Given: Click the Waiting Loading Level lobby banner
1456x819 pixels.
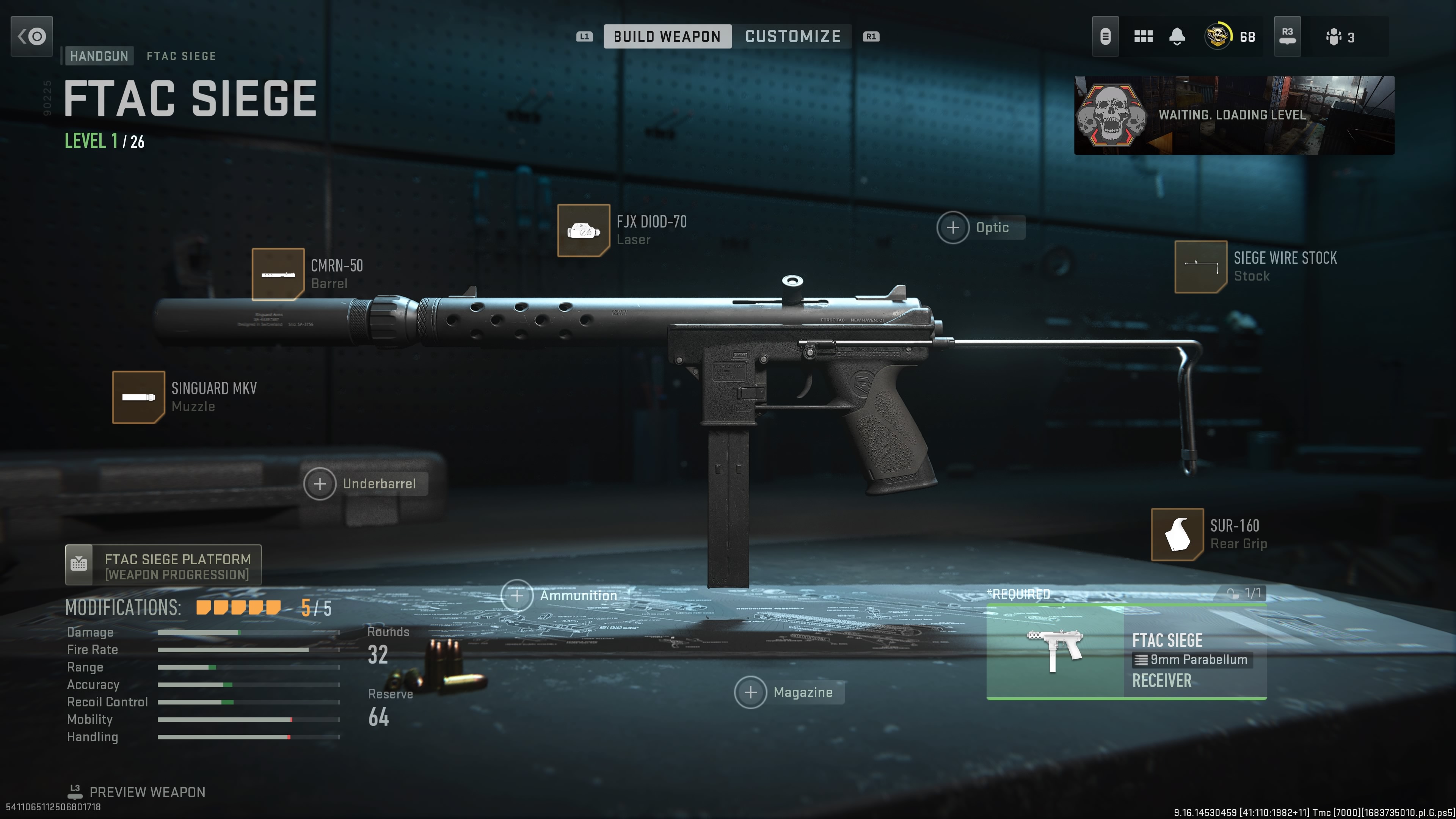Looking at the screenshot, I should pyautogui.click(x=1234, y=115).
